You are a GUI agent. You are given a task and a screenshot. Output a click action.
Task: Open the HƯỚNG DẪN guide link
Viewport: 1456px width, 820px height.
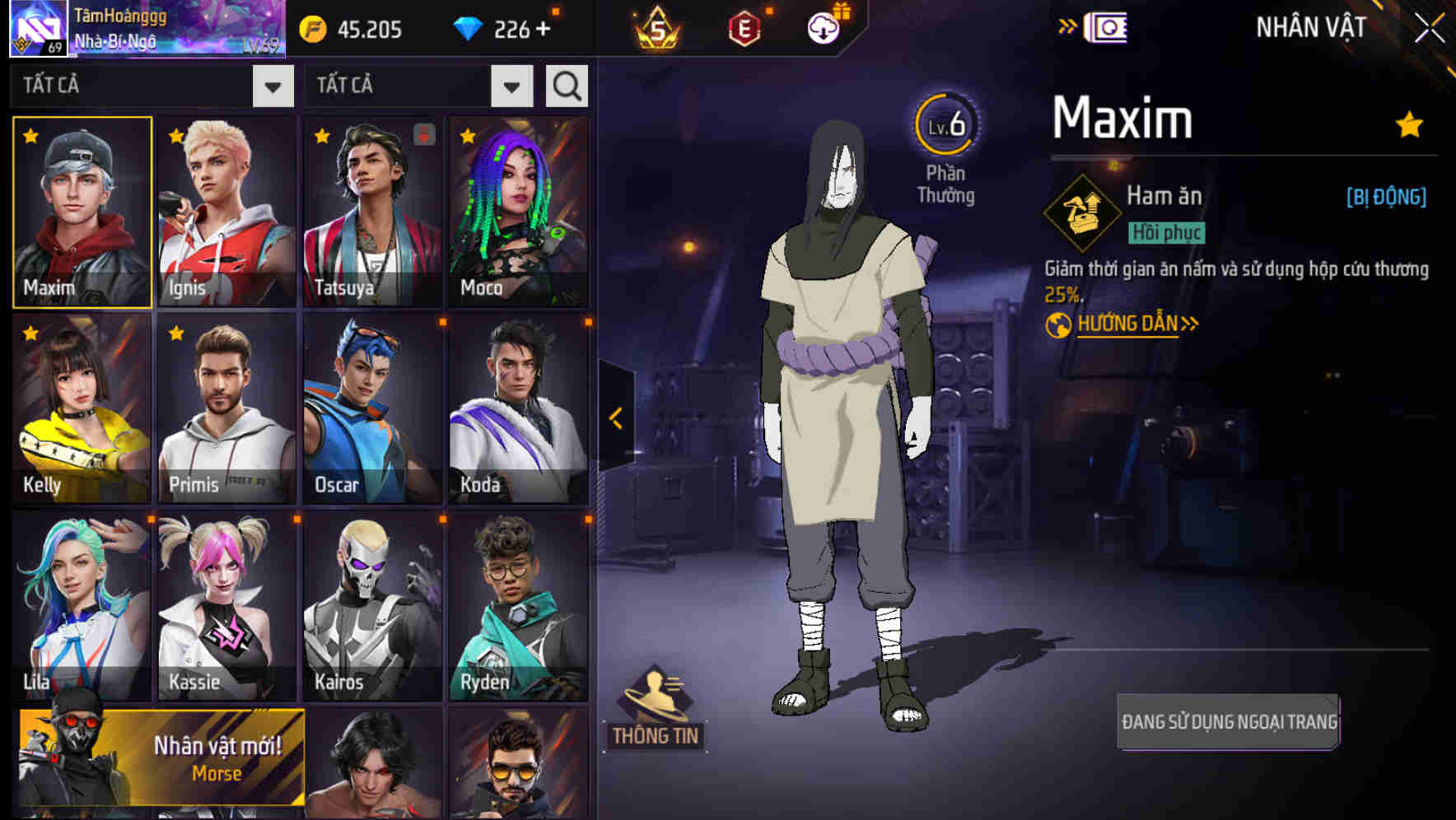(x=1127, y=324)
